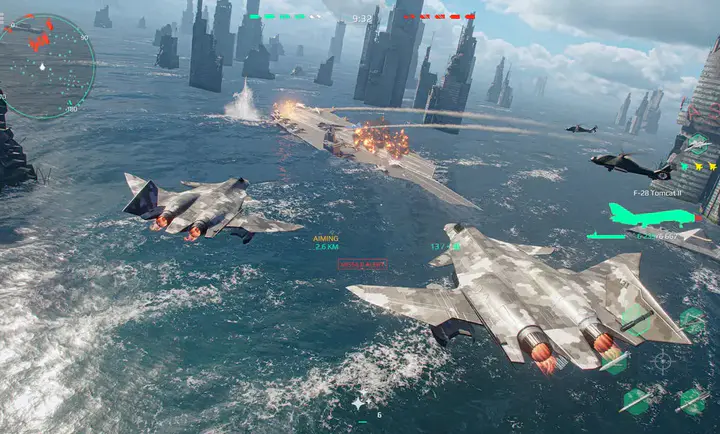Activate the flare countermeasure star icon
The height and width of the screenshot is (434, 720).
[358, 403]
